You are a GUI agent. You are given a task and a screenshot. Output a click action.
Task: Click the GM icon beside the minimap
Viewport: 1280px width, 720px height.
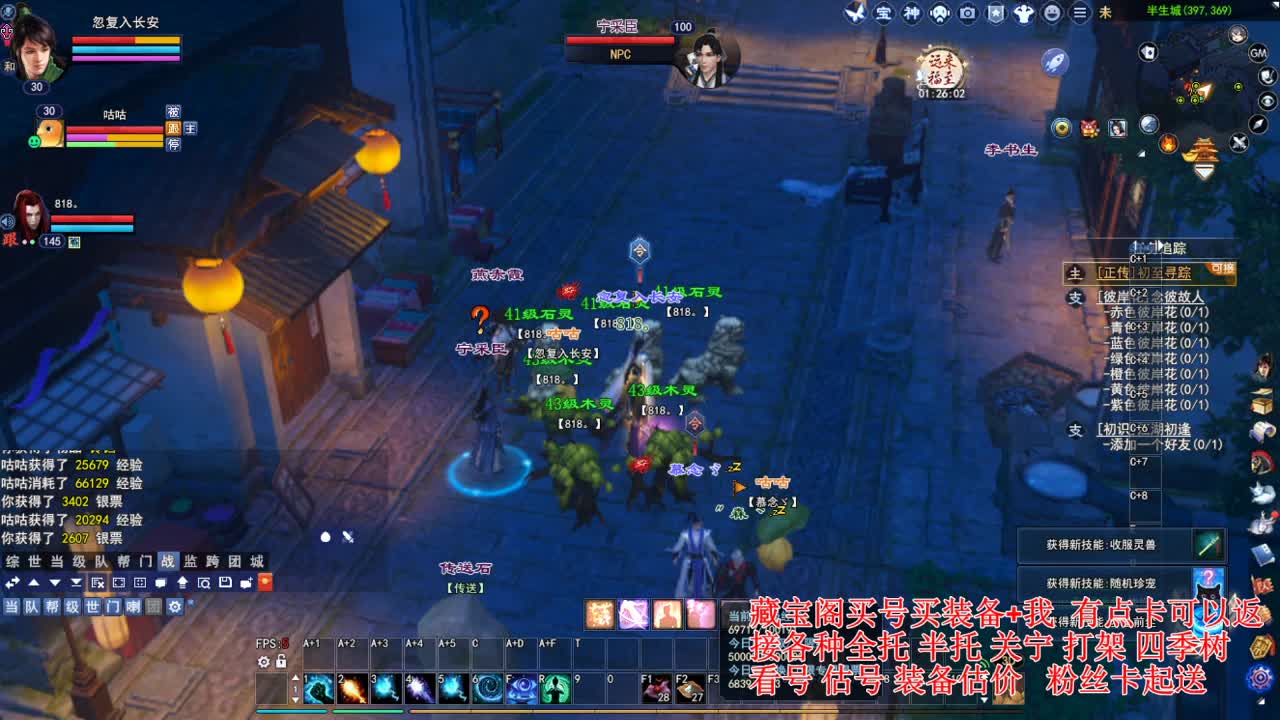click(x=1258, y=55)
